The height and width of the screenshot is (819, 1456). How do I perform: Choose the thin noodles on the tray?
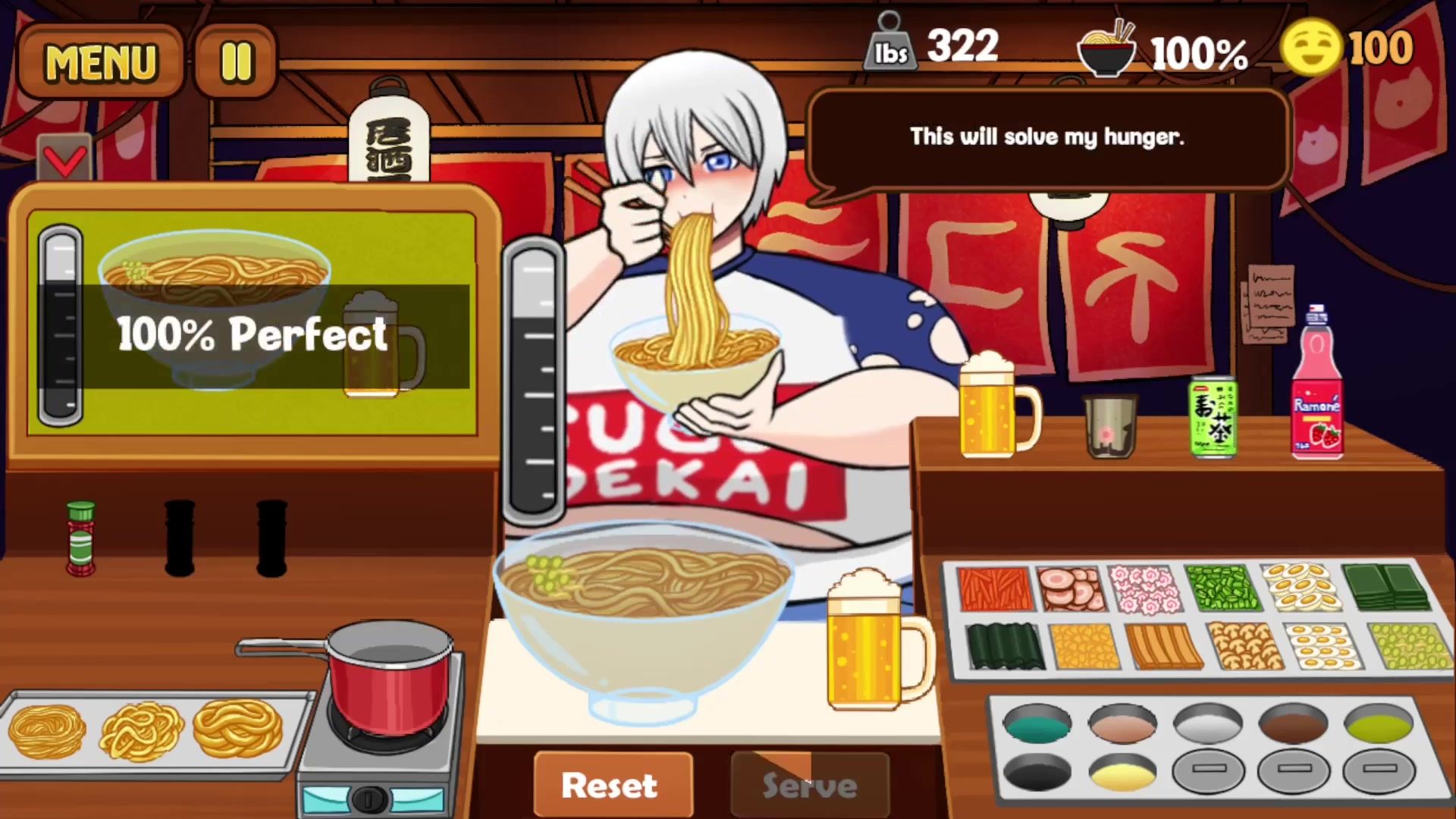pos(47,731)
